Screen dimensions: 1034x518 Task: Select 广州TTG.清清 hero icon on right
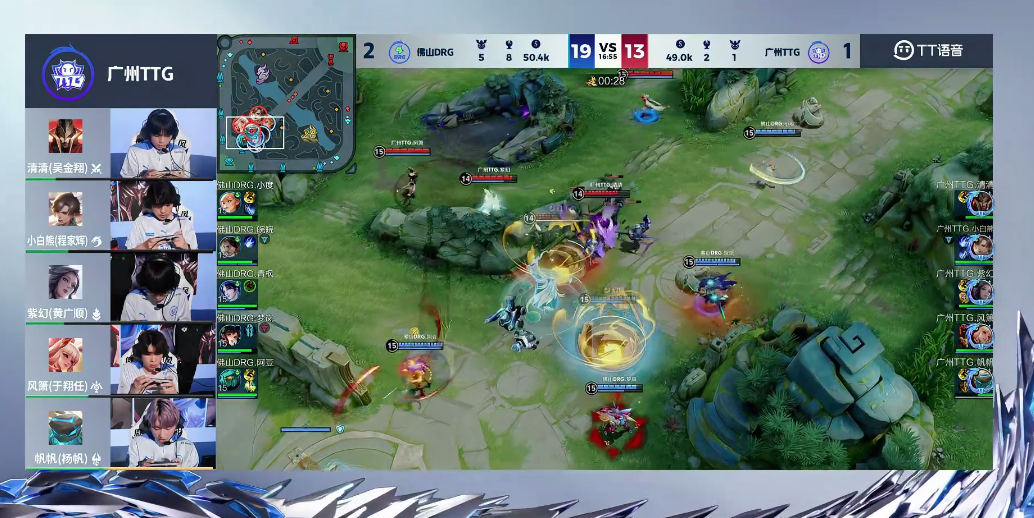pos(979,203)
